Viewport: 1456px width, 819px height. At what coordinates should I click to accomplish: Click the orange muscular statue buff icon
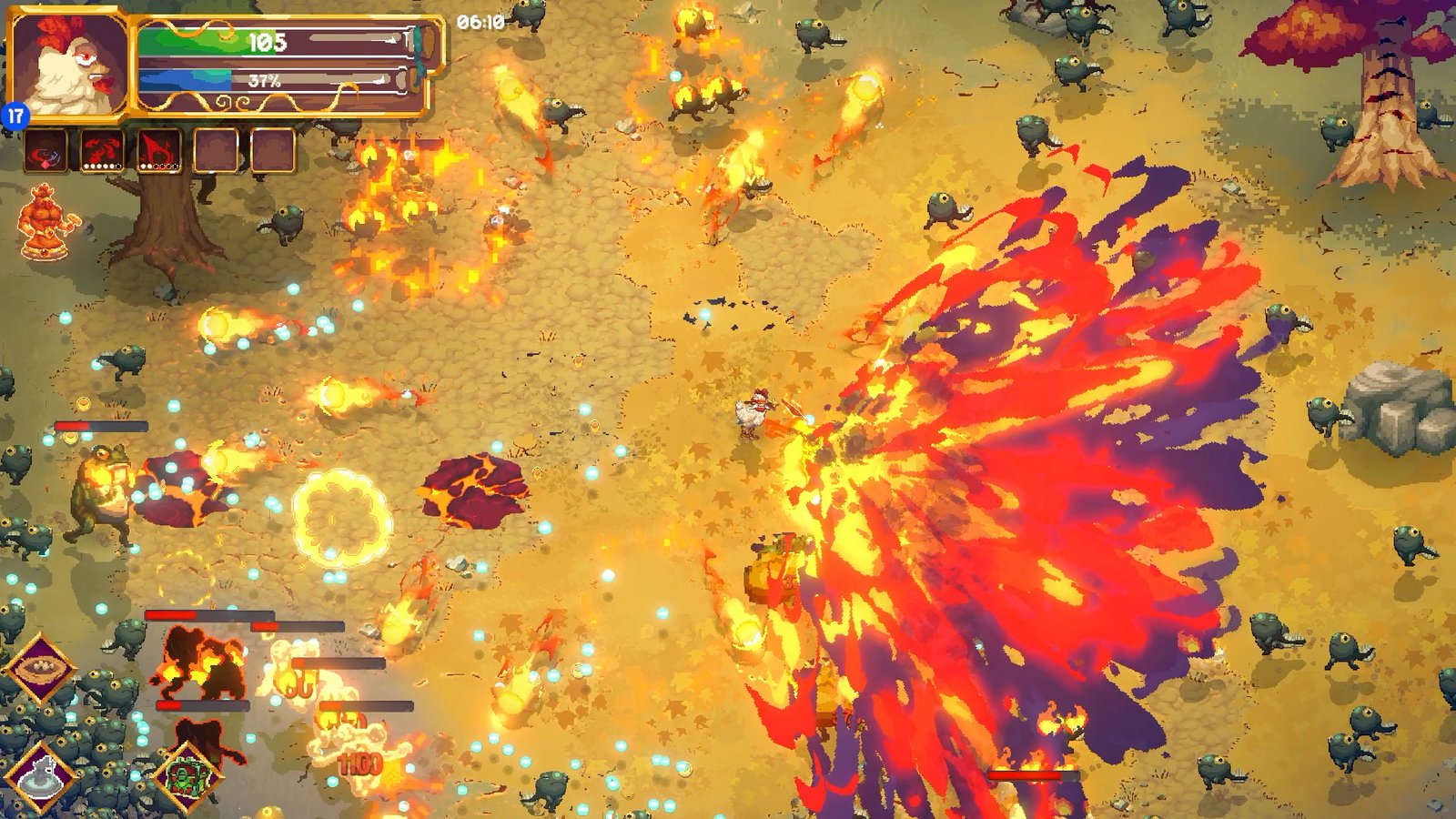point(47,222)
